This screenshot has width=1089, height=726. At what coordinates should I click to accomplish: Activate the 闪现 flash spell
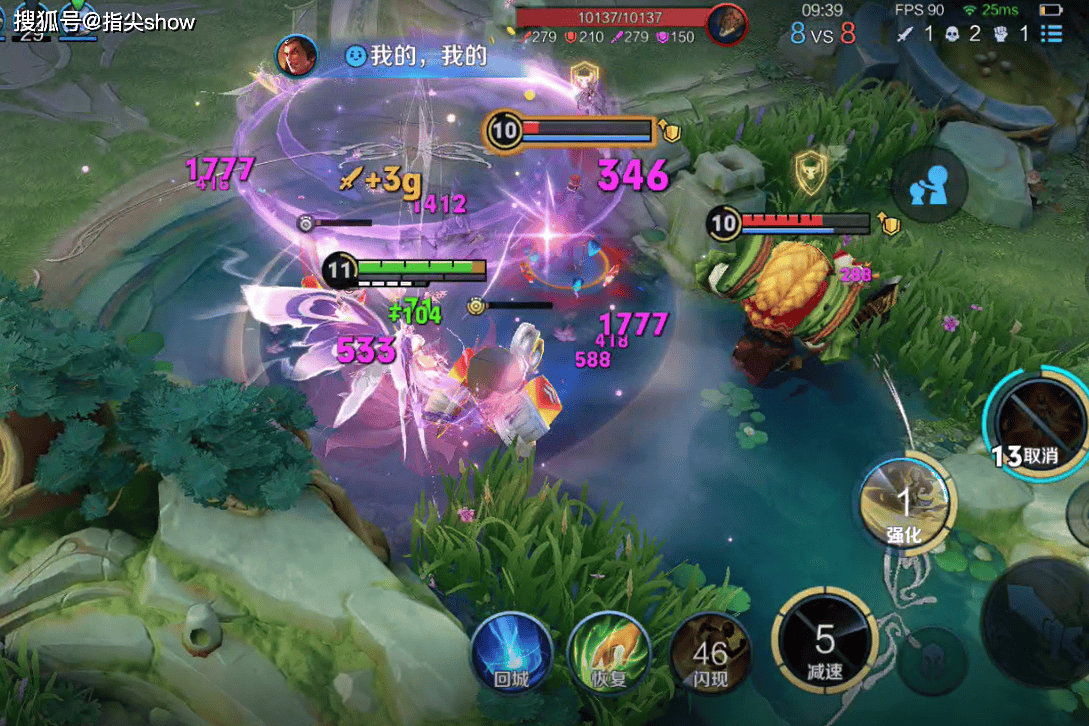point(711,654)
